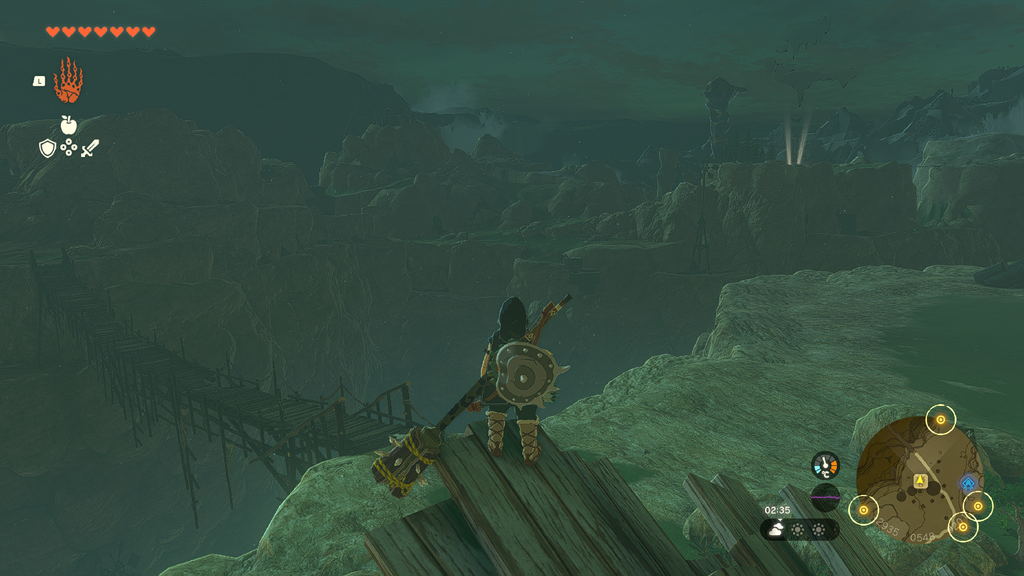
Task: Select the yellow player arrow on the minimap
Action: coord(920,481)
